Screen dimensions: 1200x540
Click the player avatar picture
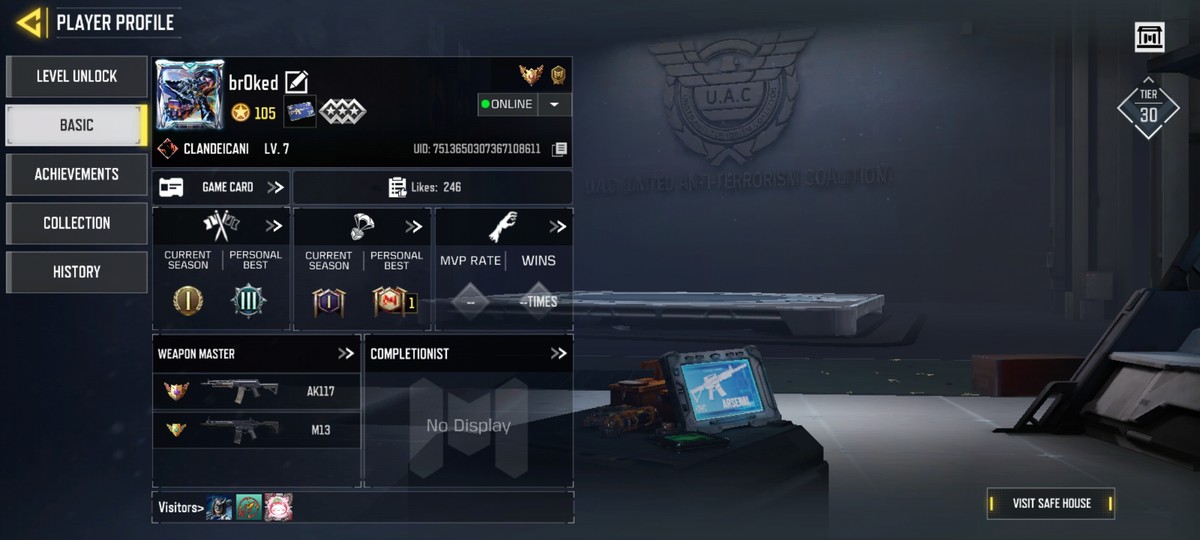click(x=190, y=95)
